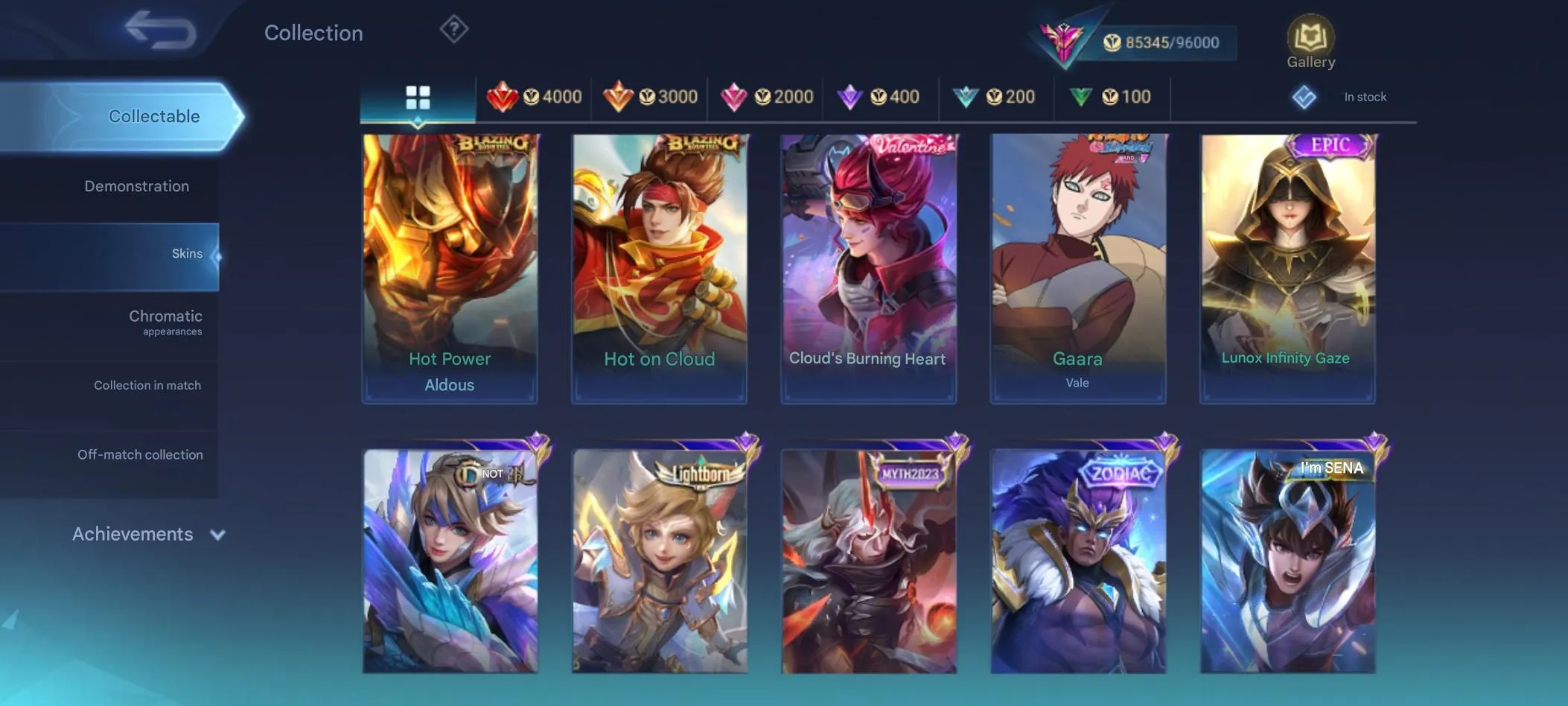Filter skins by the pink 2000 tier badge

coord(767,96)
